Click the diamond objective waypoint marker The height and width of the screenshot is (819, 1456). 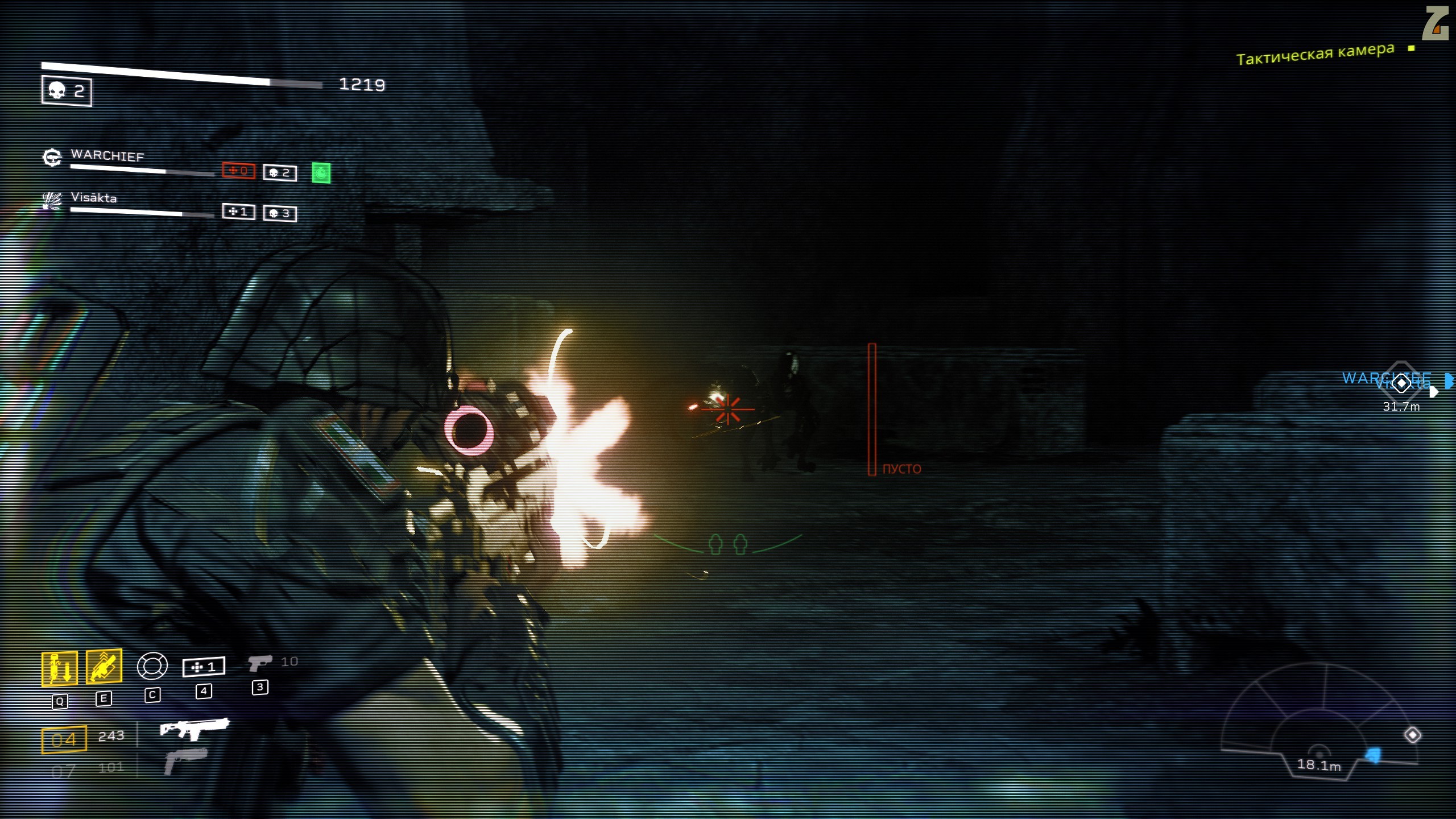click(1401, 383)
